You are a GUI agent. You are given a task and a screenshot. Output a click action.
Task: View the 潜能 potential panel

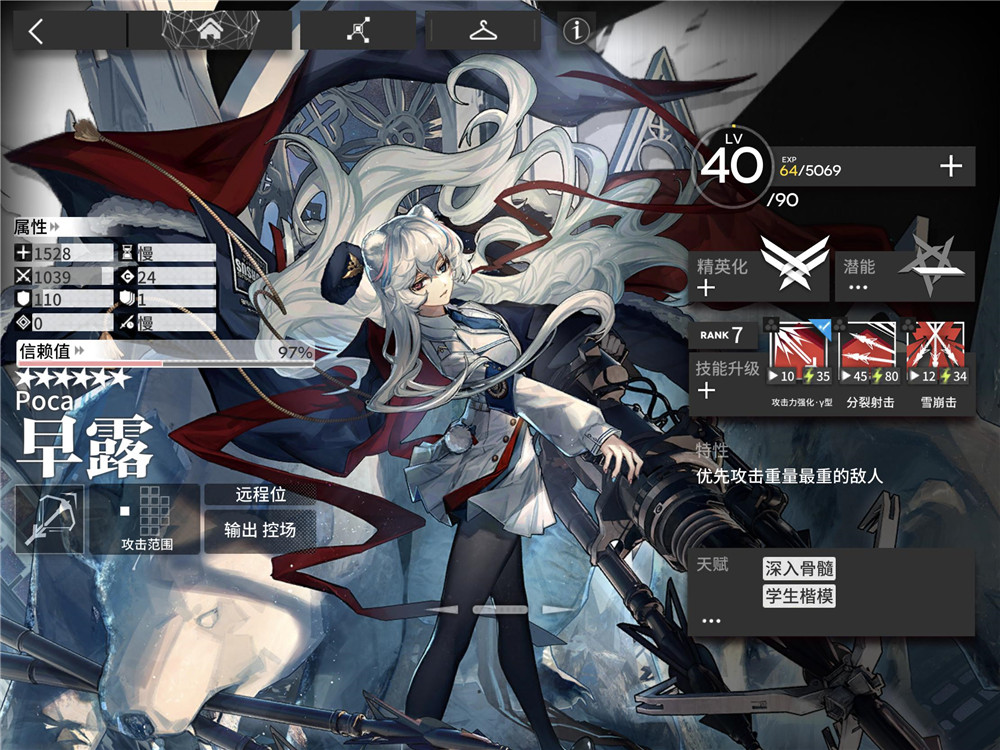tap(904, 276)
